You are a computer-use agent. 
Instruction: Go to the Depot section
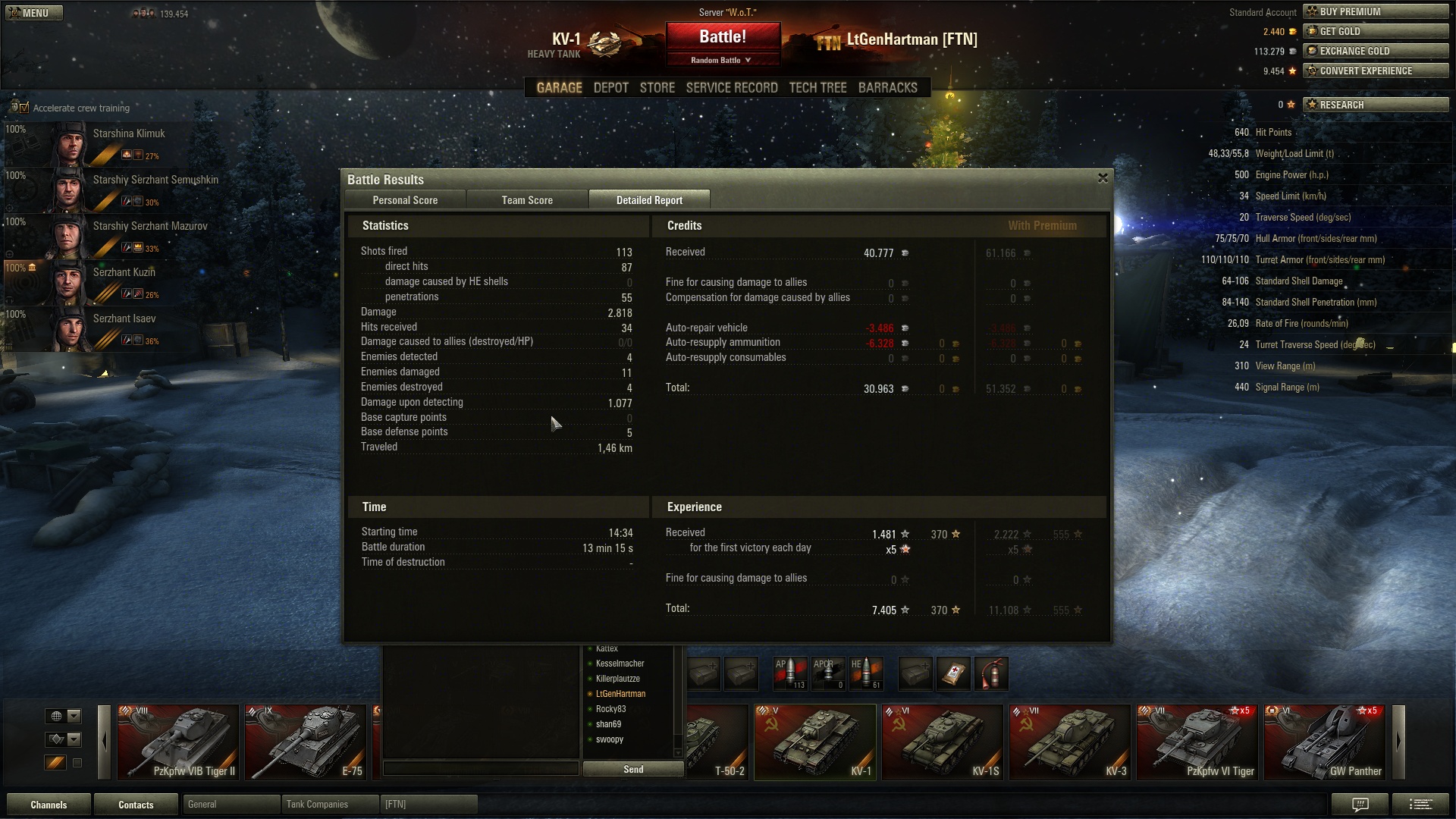click(x=610, y=88)
